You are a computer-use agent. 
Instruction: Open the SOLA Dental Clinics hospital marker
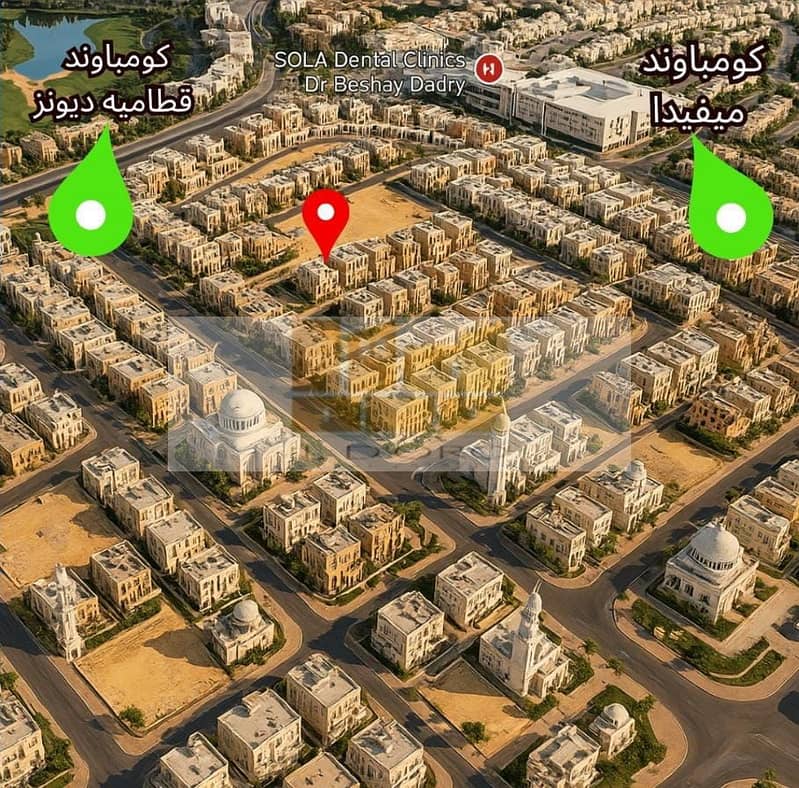point(489,69)
